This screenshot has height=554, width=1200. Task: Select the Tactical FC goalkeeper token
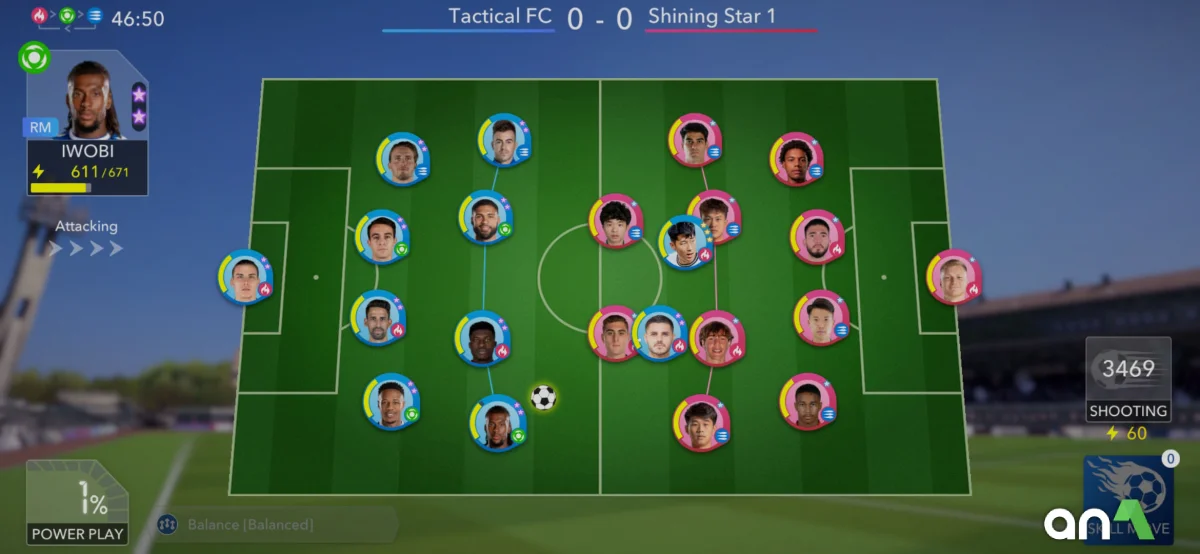pos(245,276)
